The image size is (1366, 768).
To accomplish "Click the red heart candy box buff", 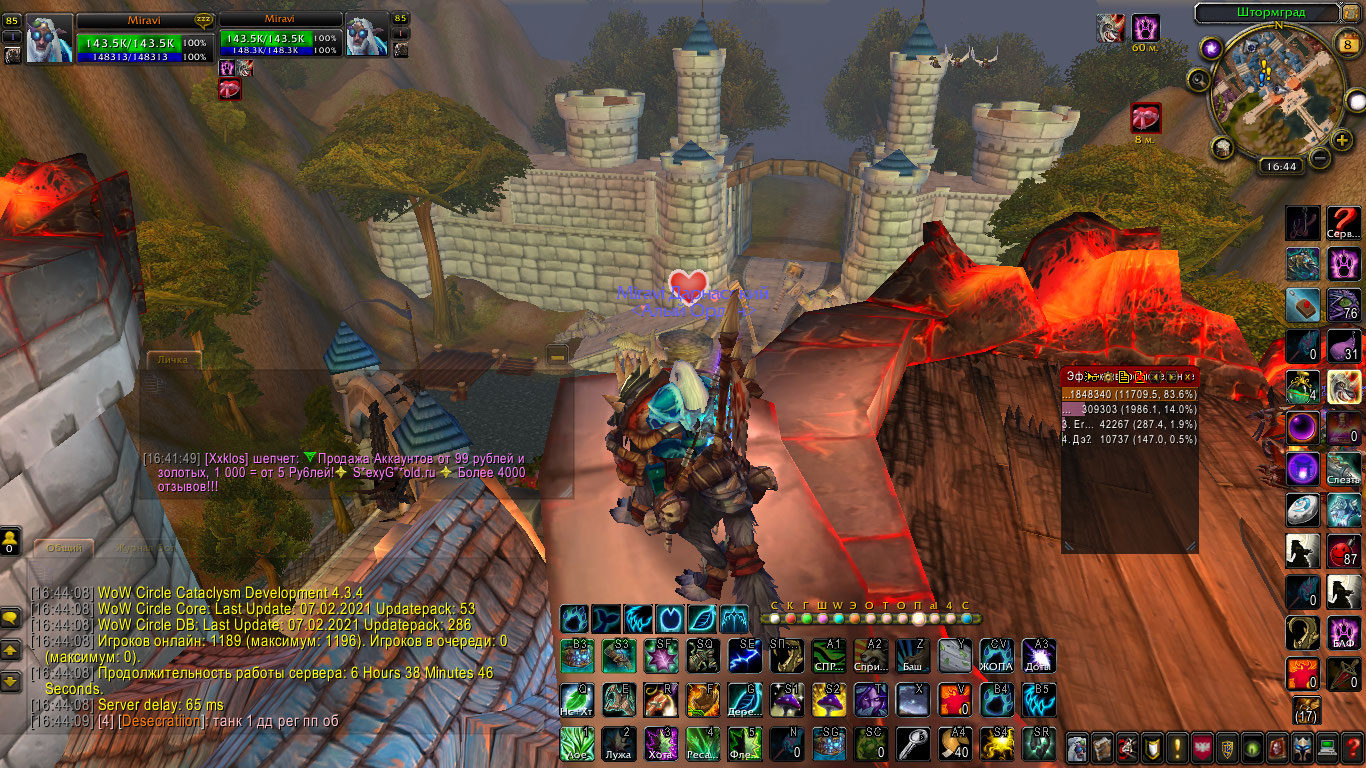I will click(1145, 118).
